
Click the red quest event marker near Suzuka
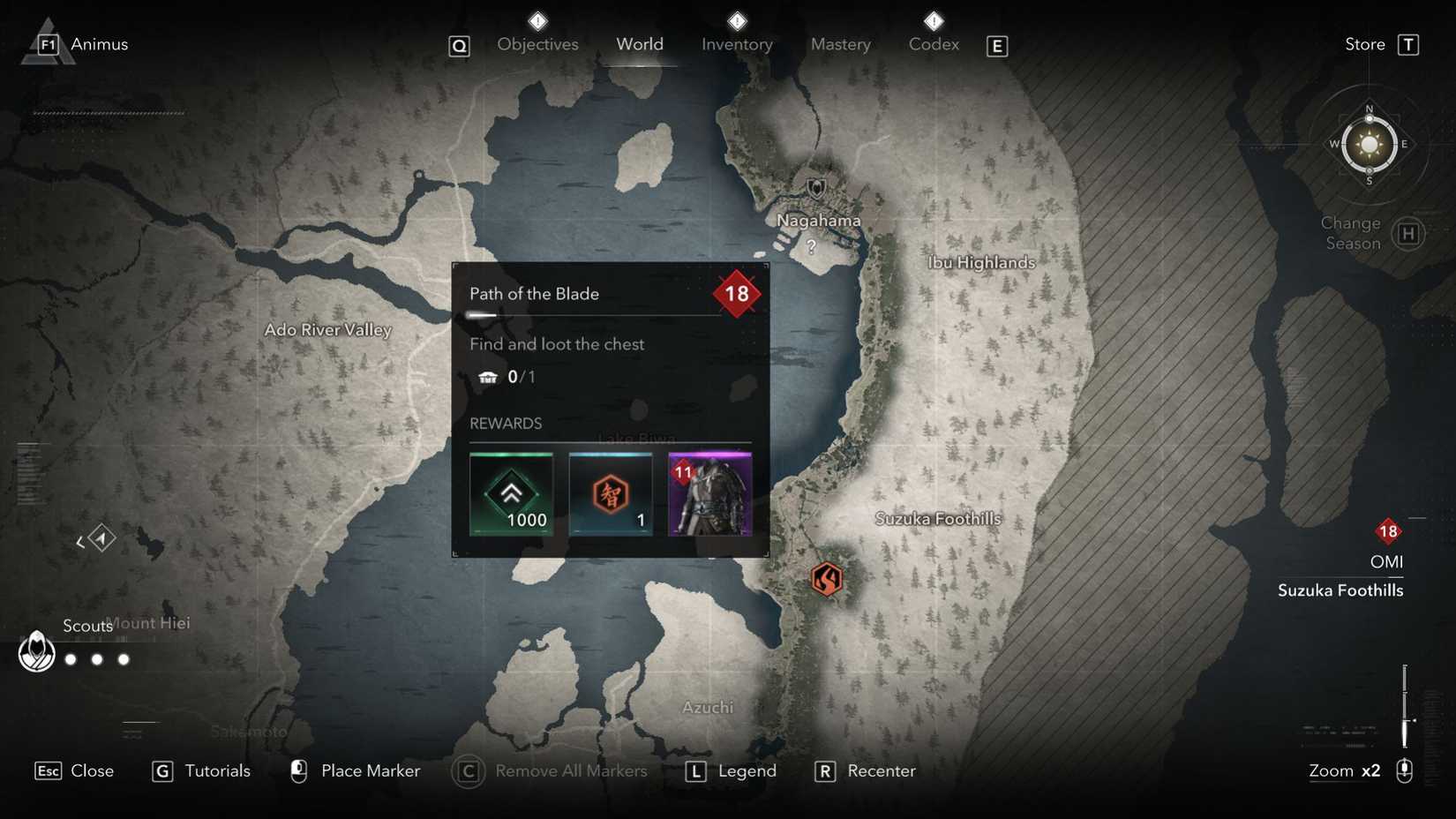(x=826, y=579)
